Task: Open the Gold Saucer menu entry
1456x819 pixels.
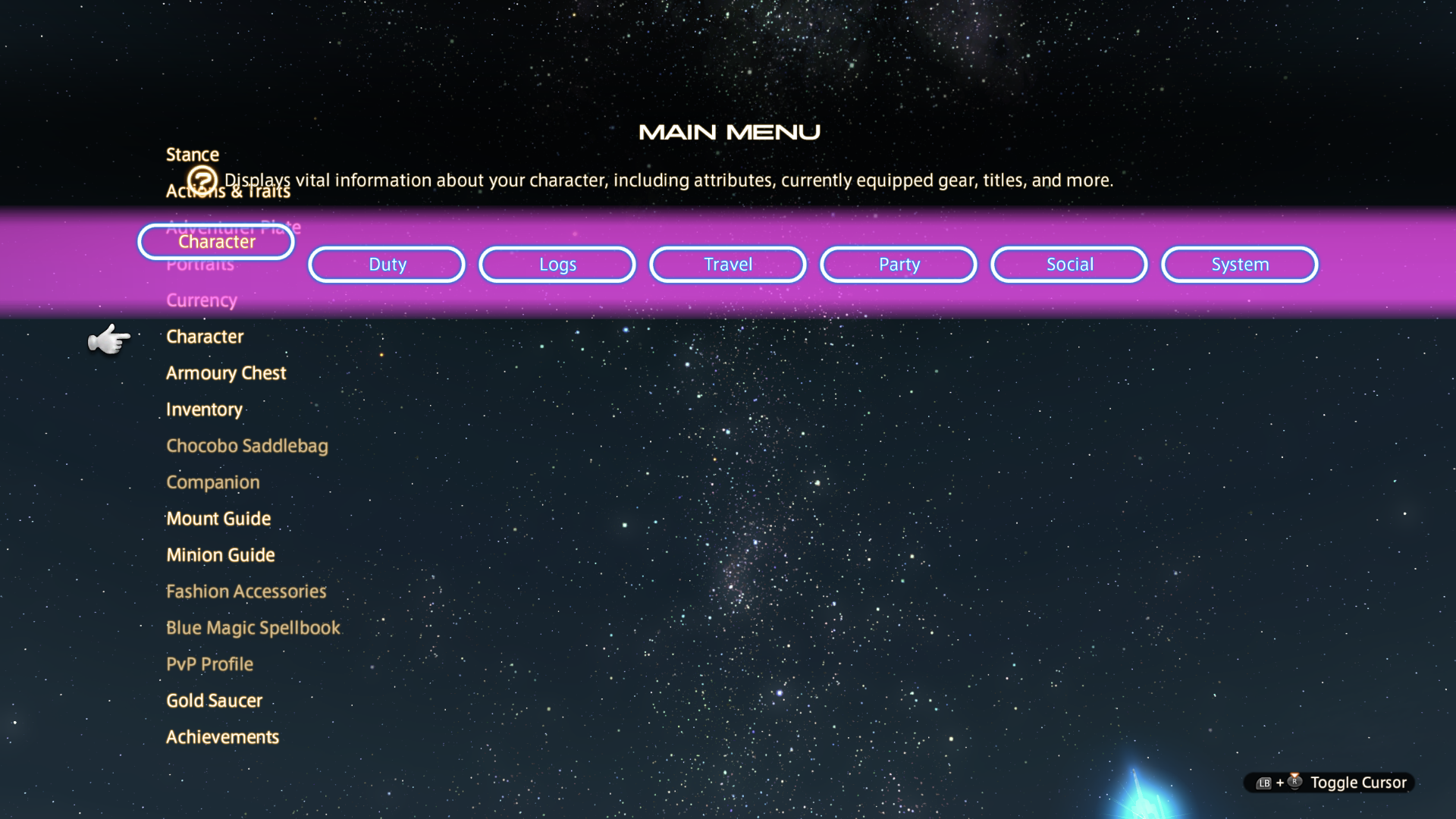Action: [x=214, y=700]
